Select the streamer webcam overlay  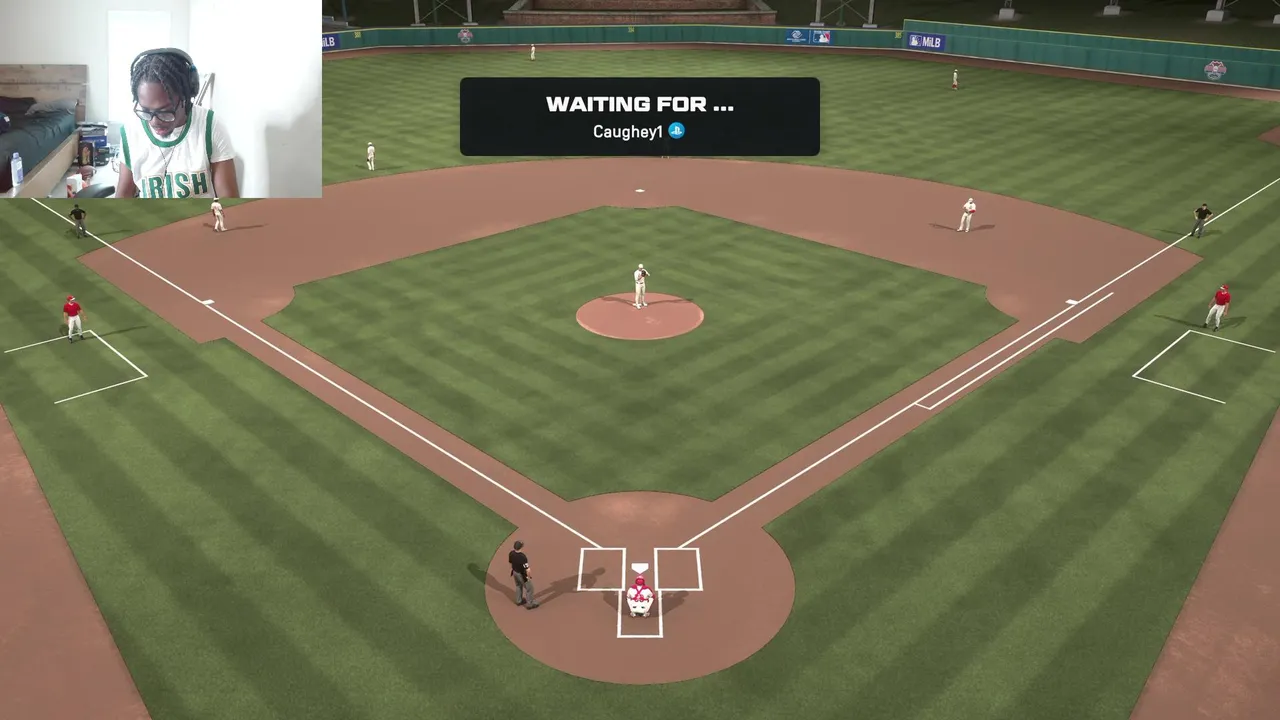(161, 99)
